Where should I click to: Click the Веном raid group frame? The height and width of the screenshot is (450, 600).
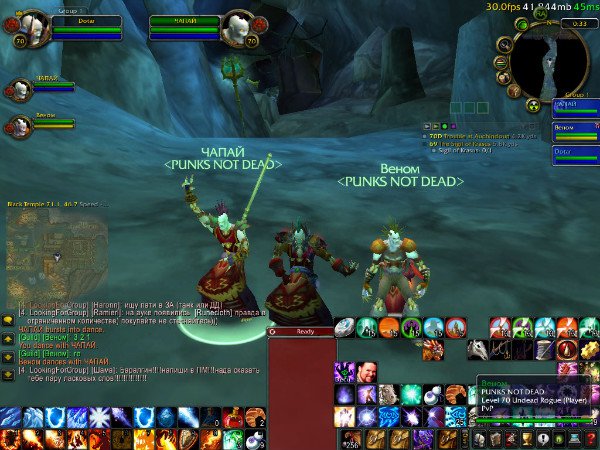pyautogui.click(x=575, y=128)
